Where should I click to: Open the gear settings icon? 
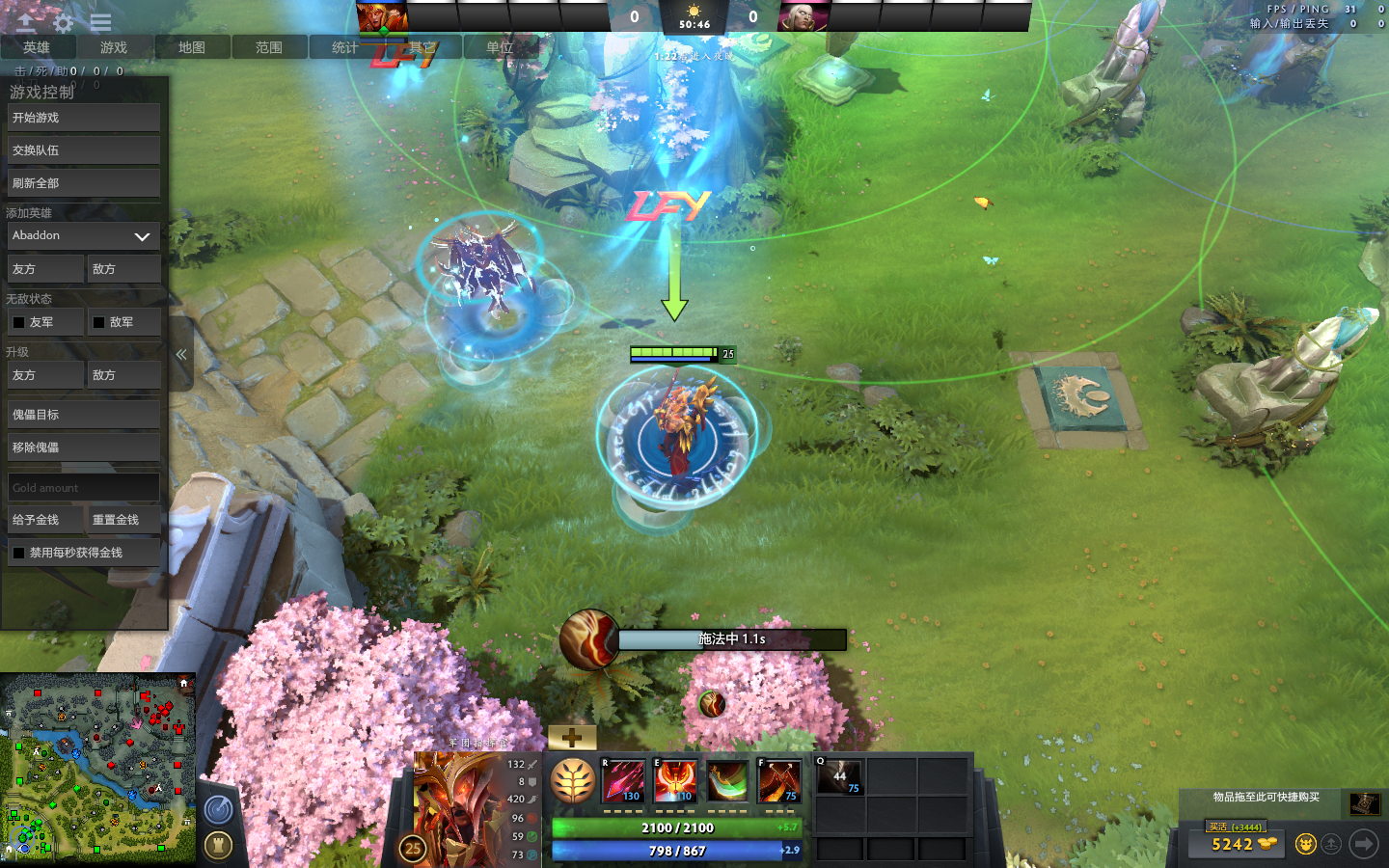(x=64, y=22)
